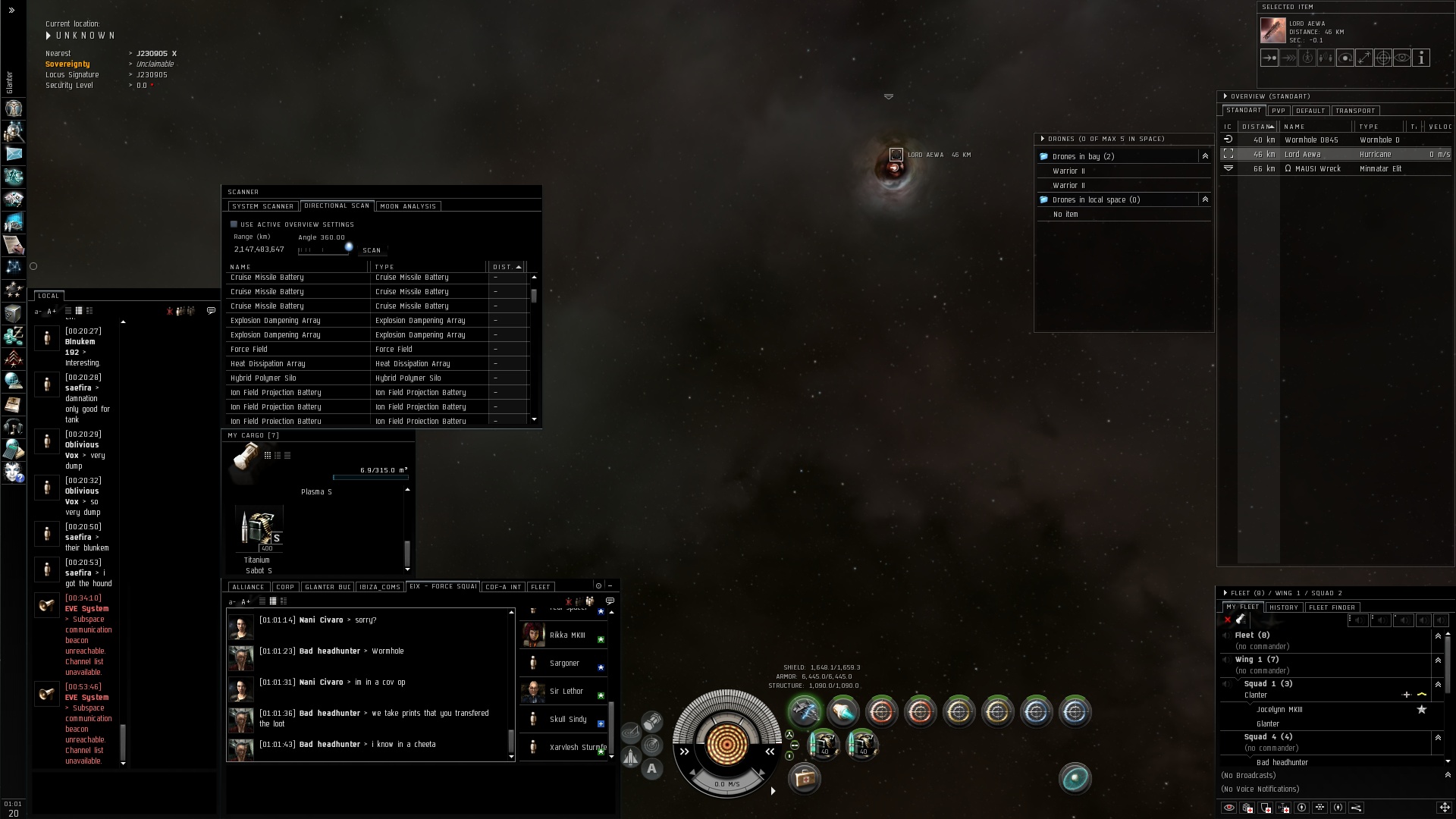The height and width of the screenshot is (819, 1456).
Task: Run the directional Scan button
Action: point(372,250)
